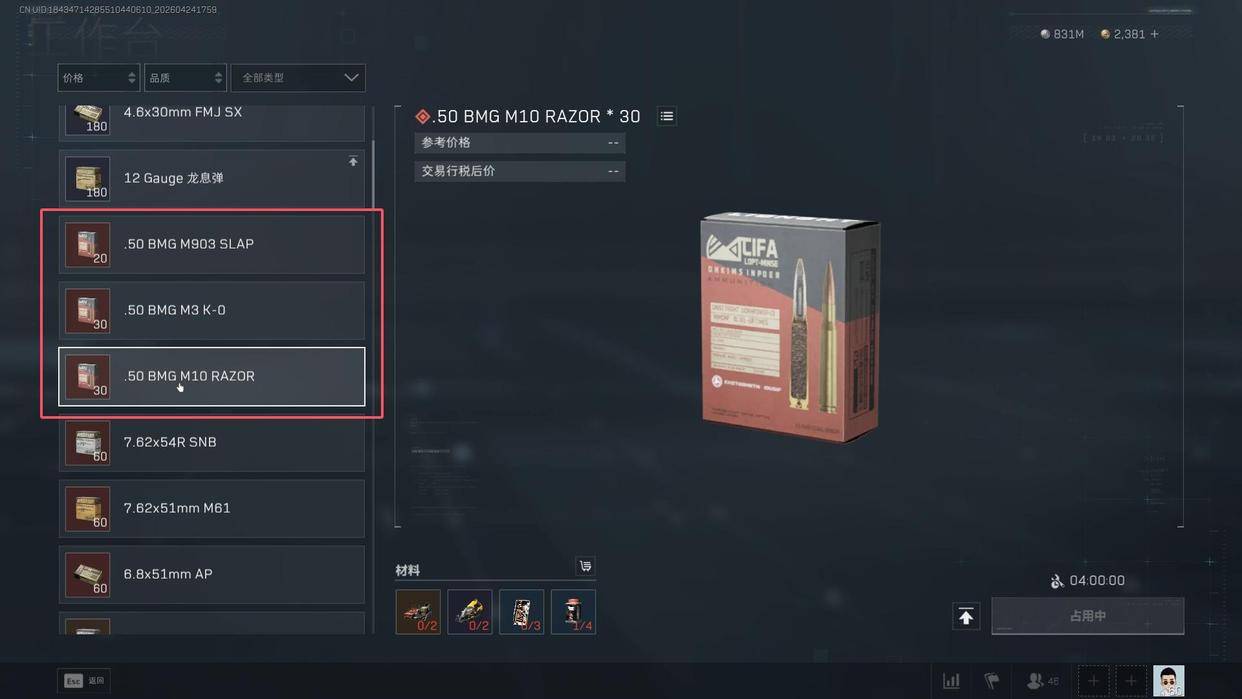Screen dimensions: 1242x699
Task: Choose the 7.62x54R SNB recipe
Action: (x=212, y=442)
